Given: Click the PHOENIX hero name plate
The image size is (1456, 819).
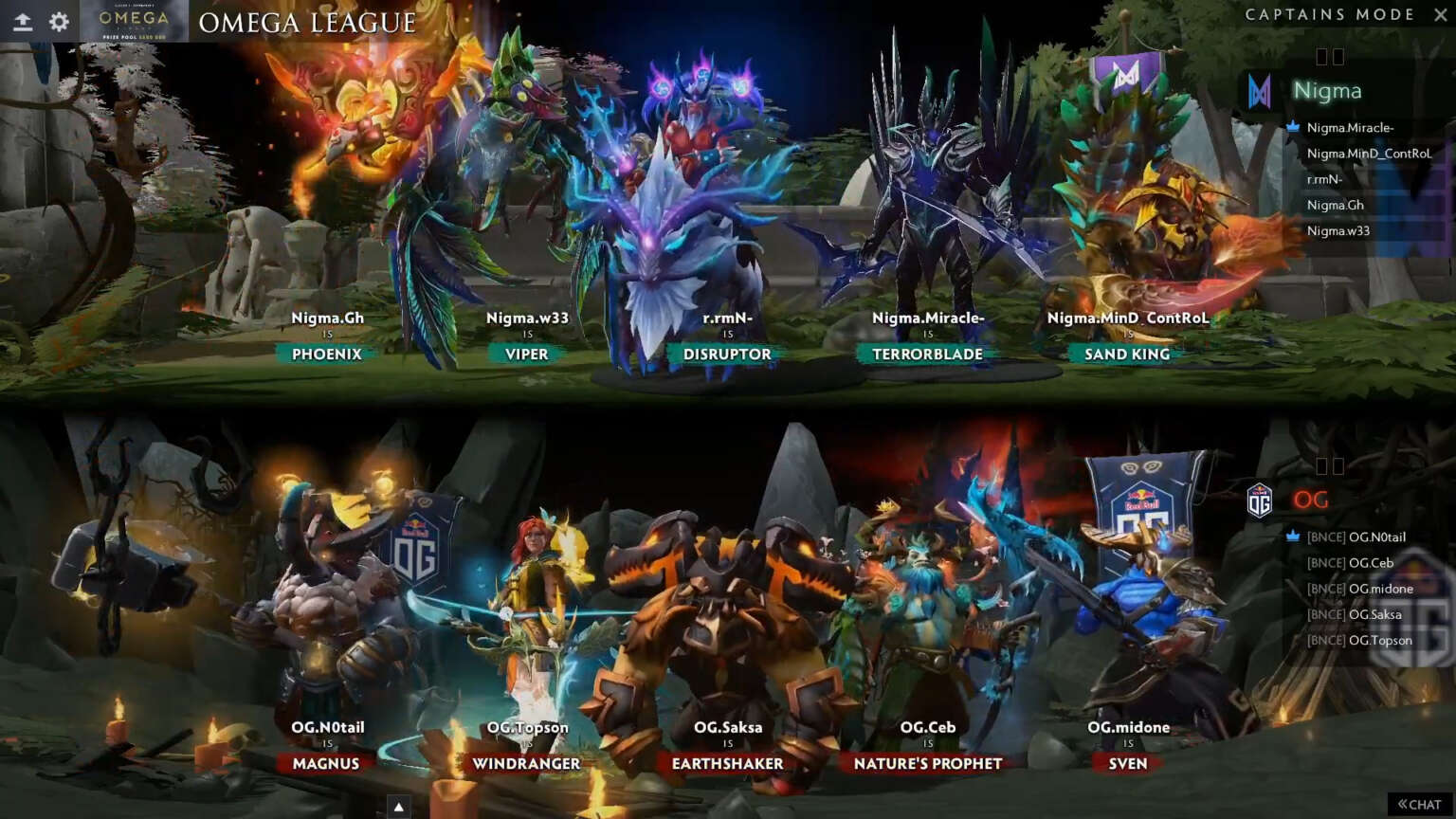Looking at the screenshot, I should (325, 354).
